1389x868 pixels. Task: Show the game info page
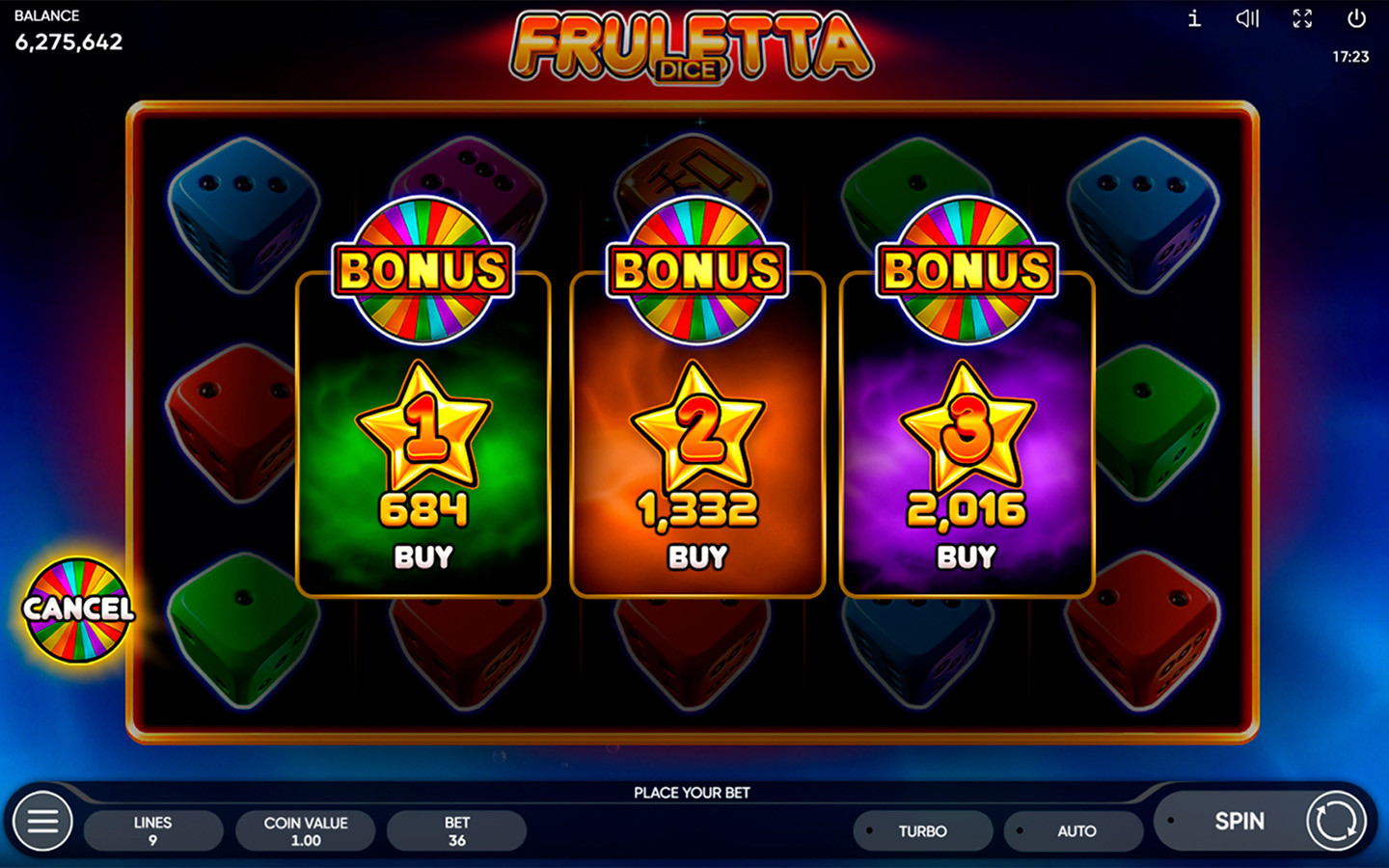1194,18
